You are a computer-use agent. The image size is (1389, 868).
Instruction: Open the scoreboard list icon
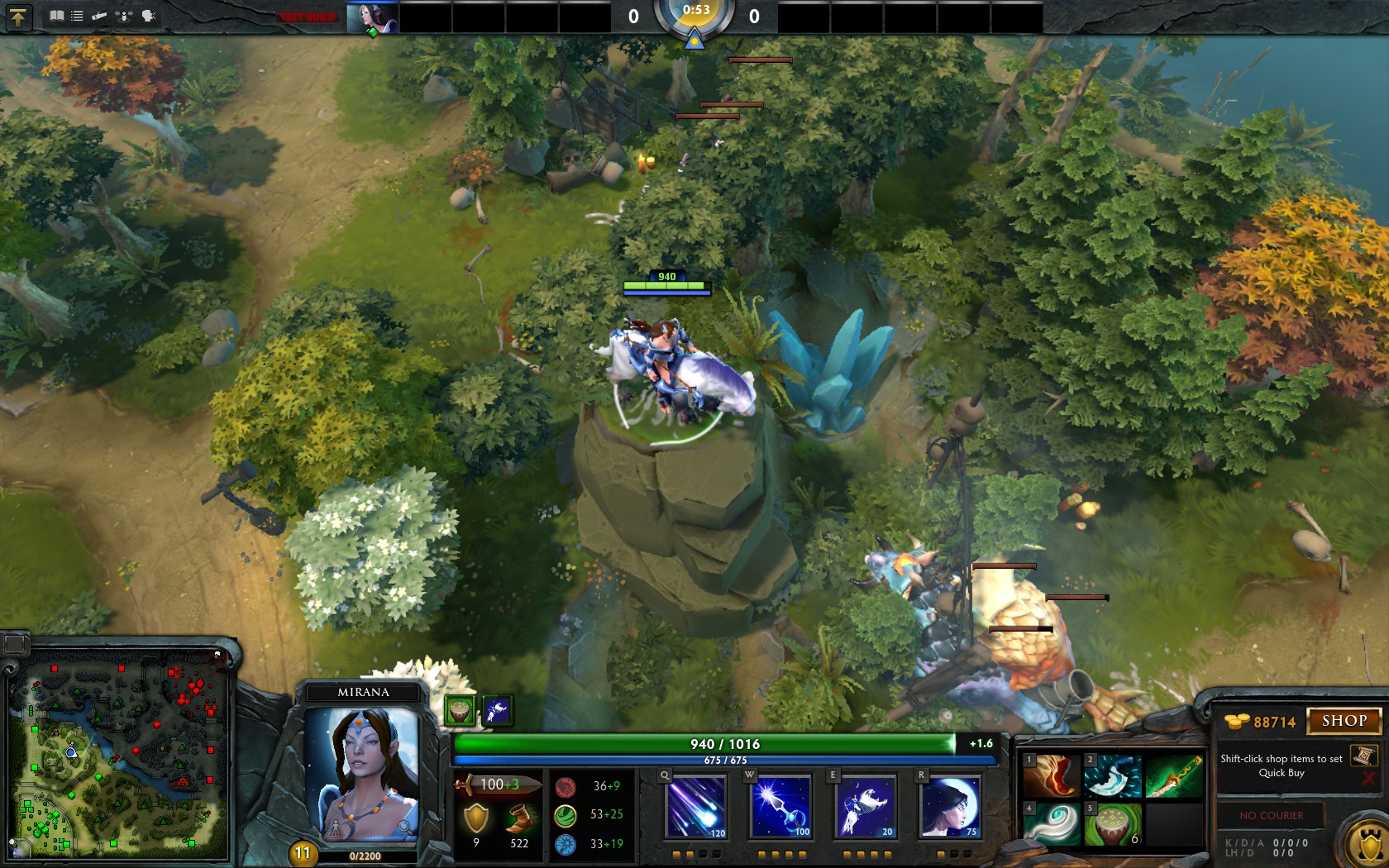[77, 16]
